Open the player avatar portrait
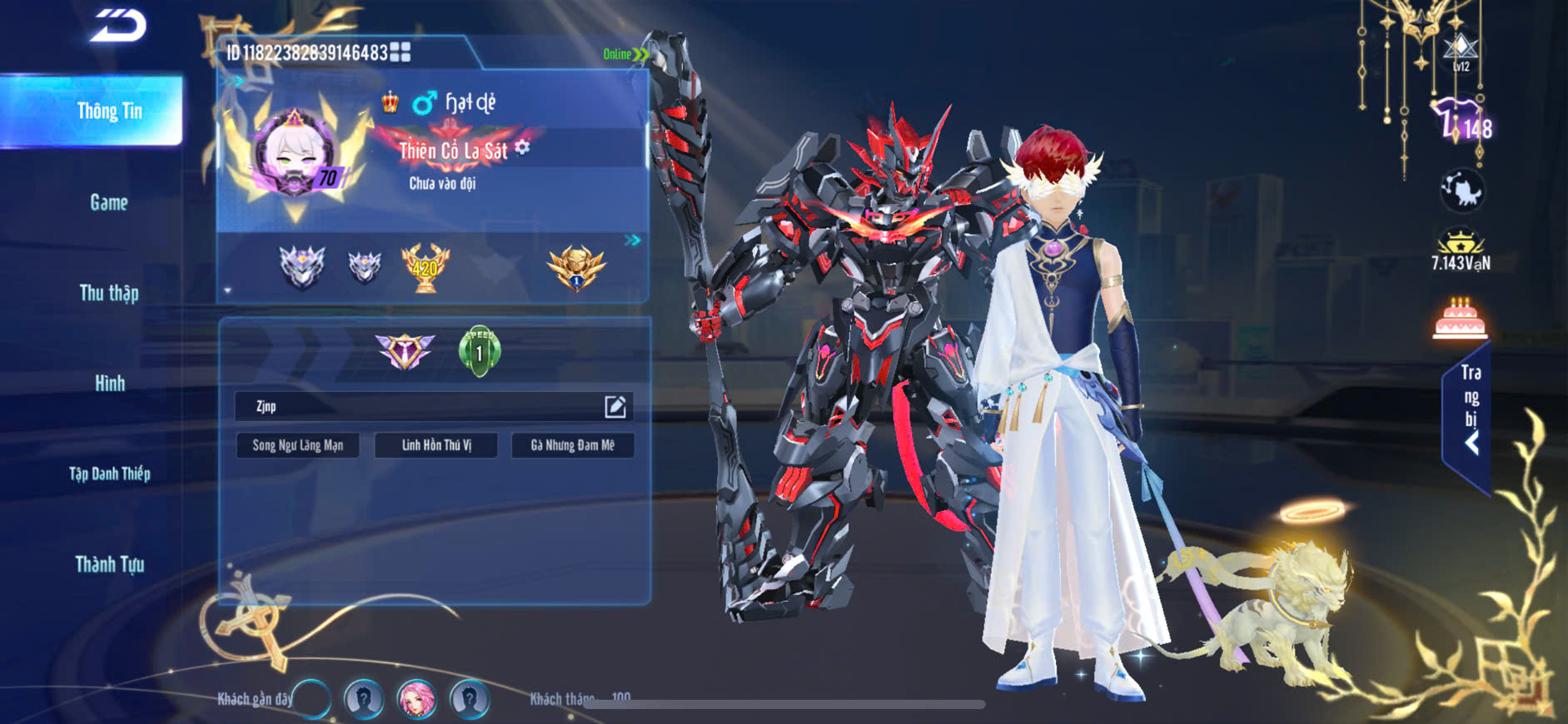 (293, 156)
